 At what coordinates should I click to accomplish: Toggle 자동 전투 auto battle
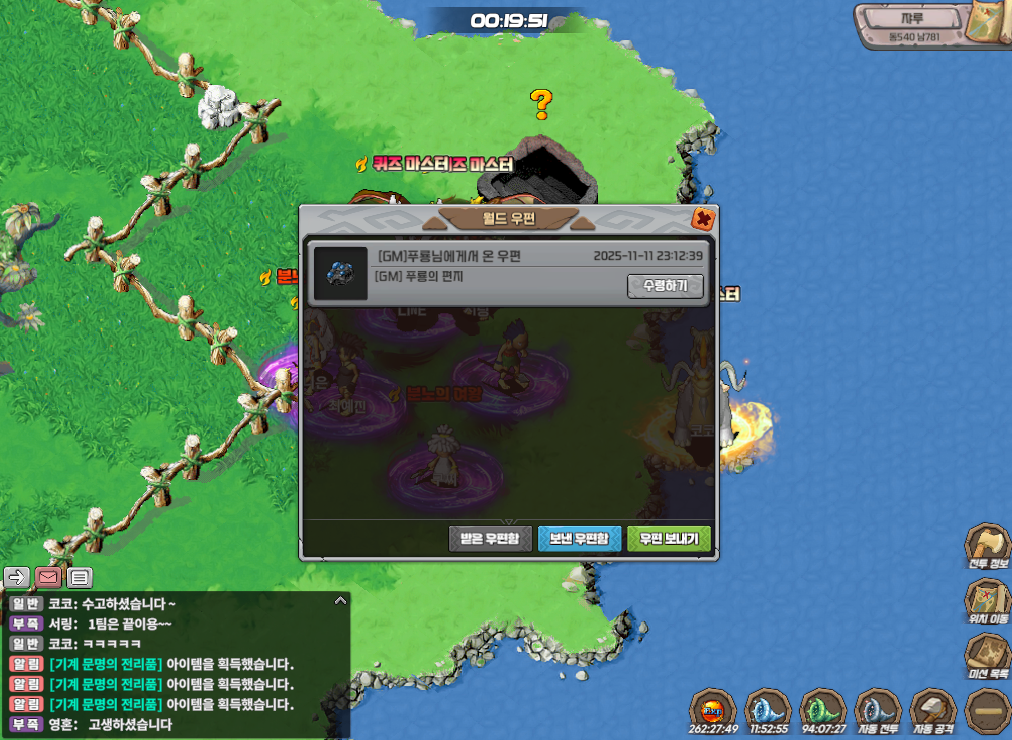click(877, 711)
